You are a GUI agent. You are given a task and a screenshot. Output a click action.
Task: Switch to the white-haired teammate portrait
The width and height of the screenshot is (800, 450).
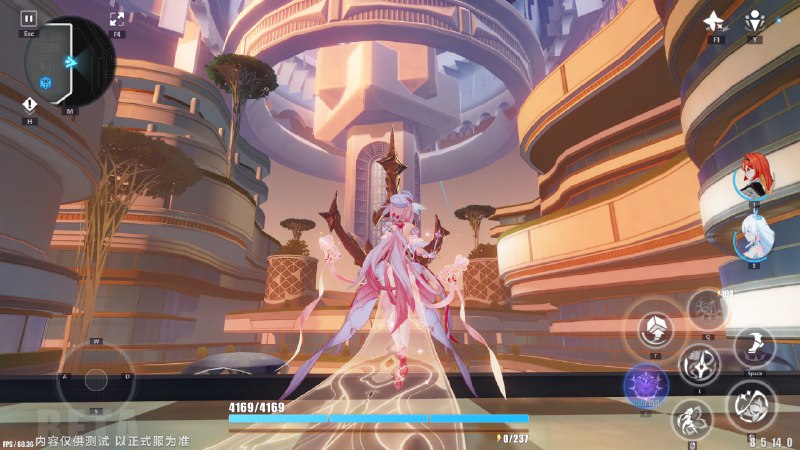tap(753, 238)
